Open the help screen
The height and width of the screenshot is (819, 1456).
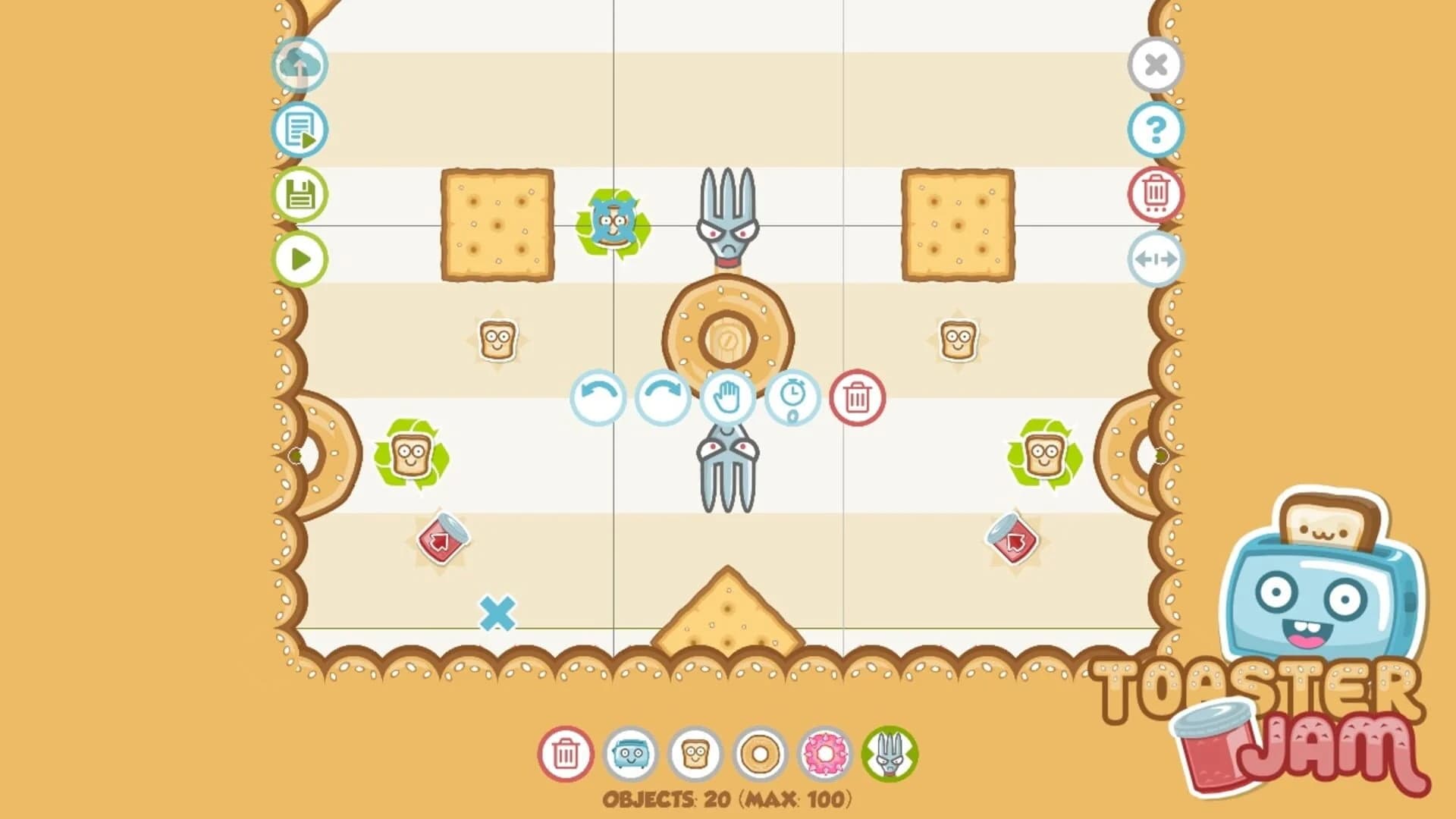coord(1156,131)
